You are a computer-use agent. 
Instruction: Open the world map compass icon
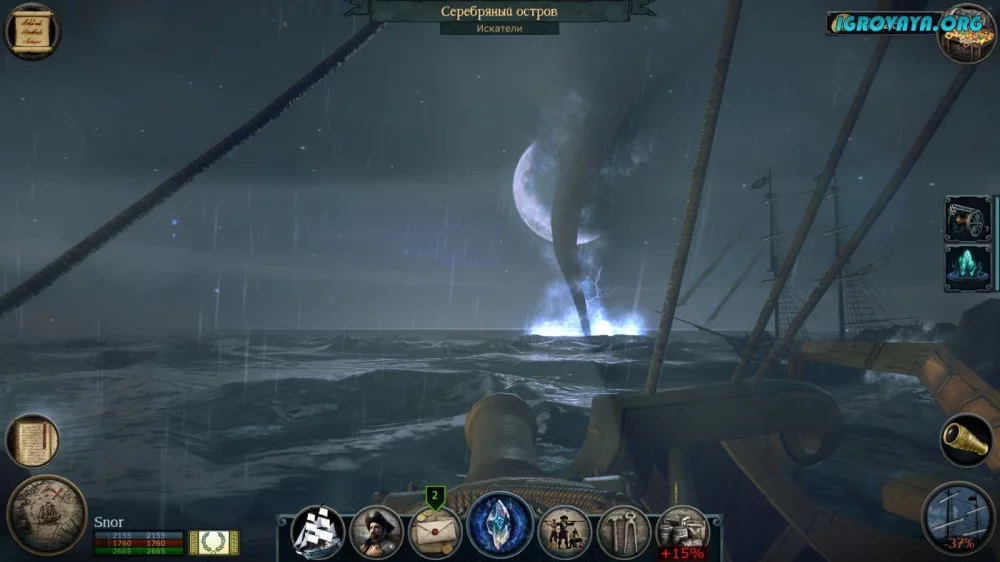(47, 514)
